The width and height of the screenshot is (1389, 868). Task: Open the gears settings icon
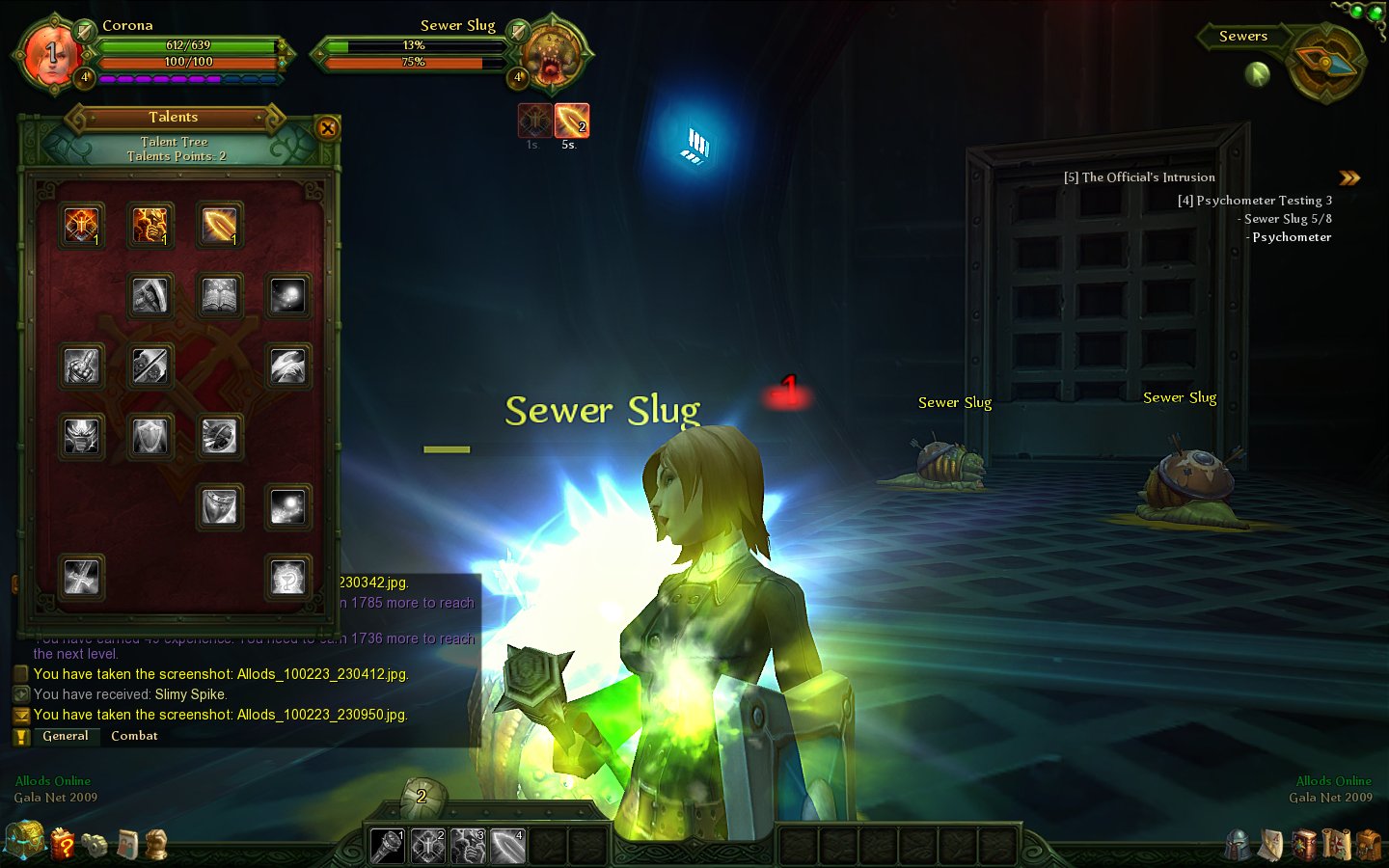tap(95, 845)
